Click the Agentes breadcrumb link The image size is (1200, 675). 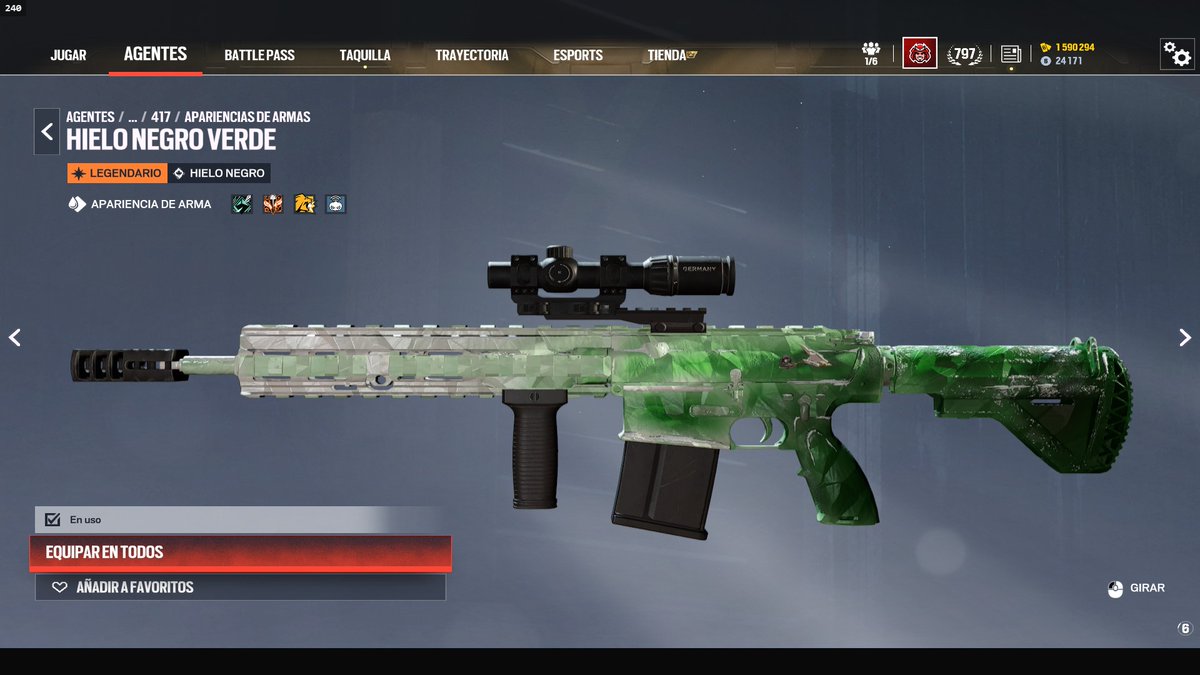(x=90, y=117)
